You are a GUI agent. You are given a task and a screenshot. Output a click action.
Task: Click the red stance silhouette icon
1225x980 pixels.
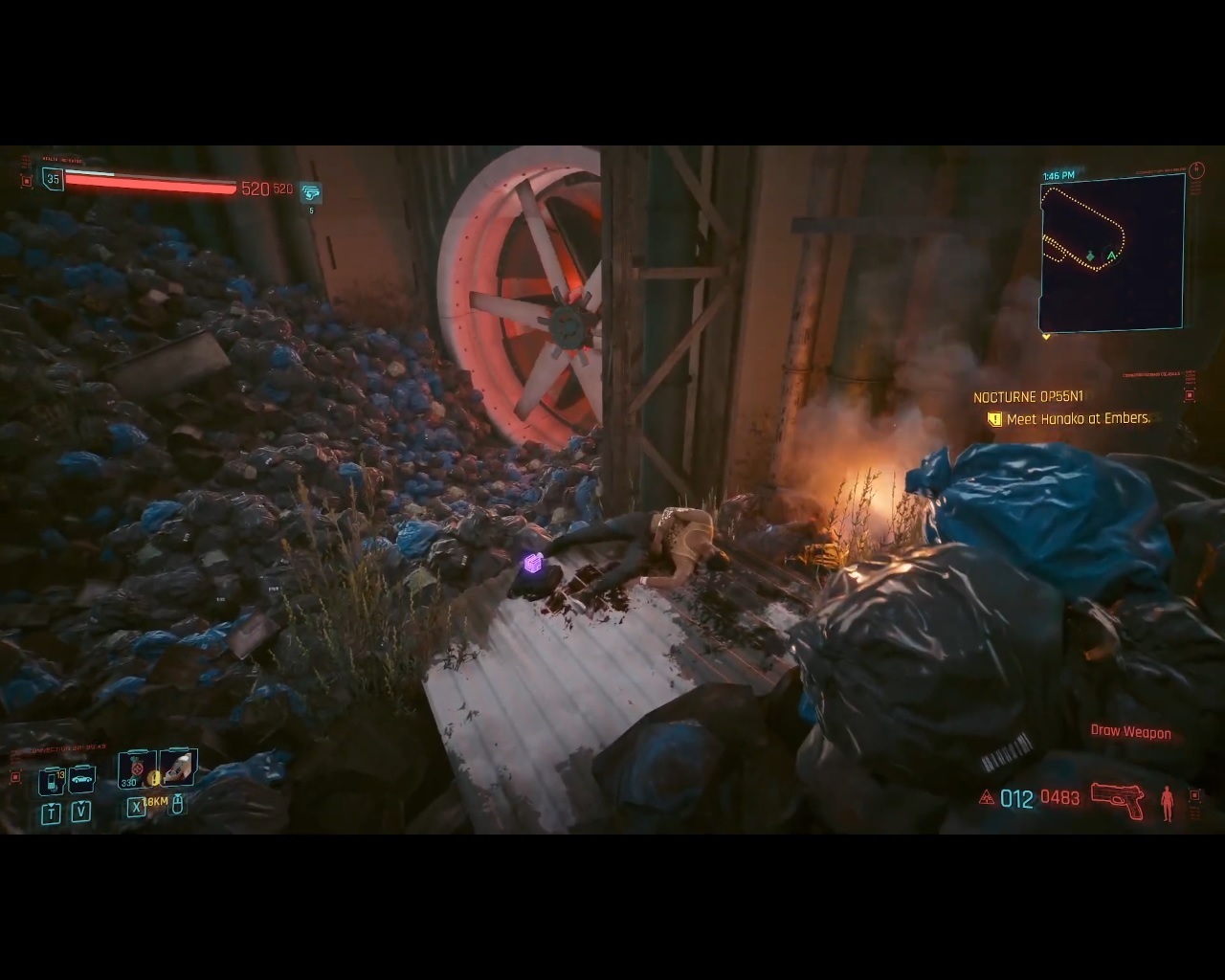[x=1167, y=802]
